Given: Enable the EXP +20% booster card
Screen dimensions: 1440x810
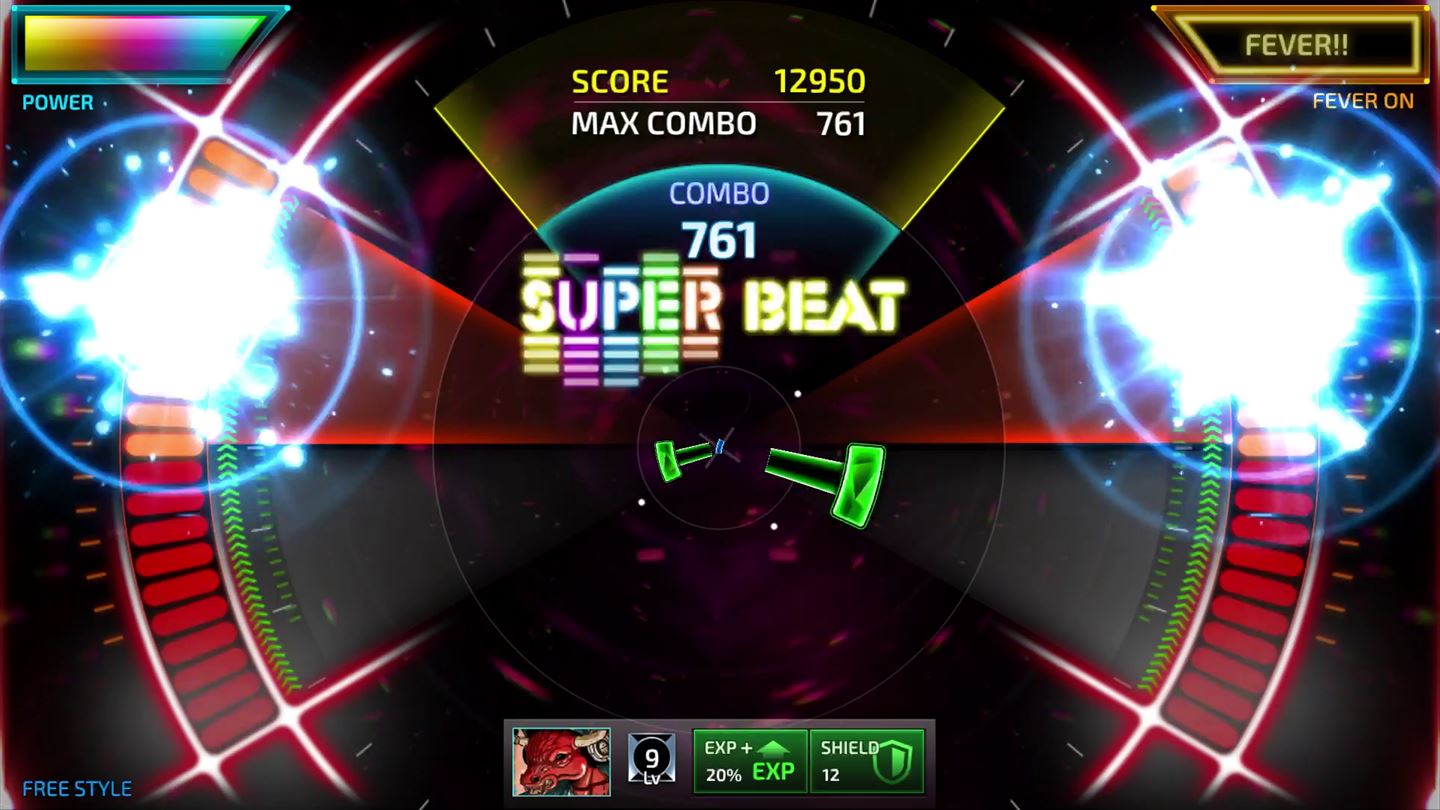Looking at the screenshot, I should (x=750, y=762).
